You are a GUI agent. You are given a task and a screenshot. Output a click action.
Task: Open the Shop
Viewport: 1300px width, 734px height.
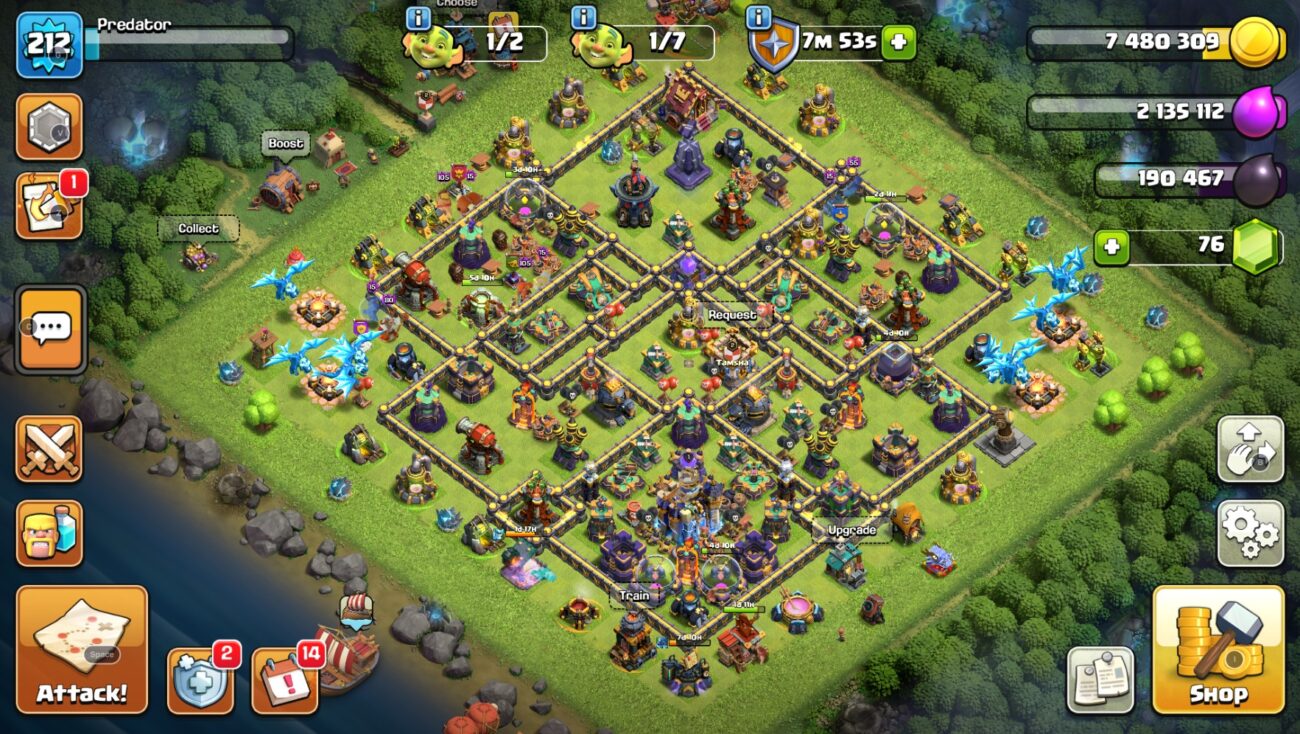pyautogui.click(x=1218, y=649)
